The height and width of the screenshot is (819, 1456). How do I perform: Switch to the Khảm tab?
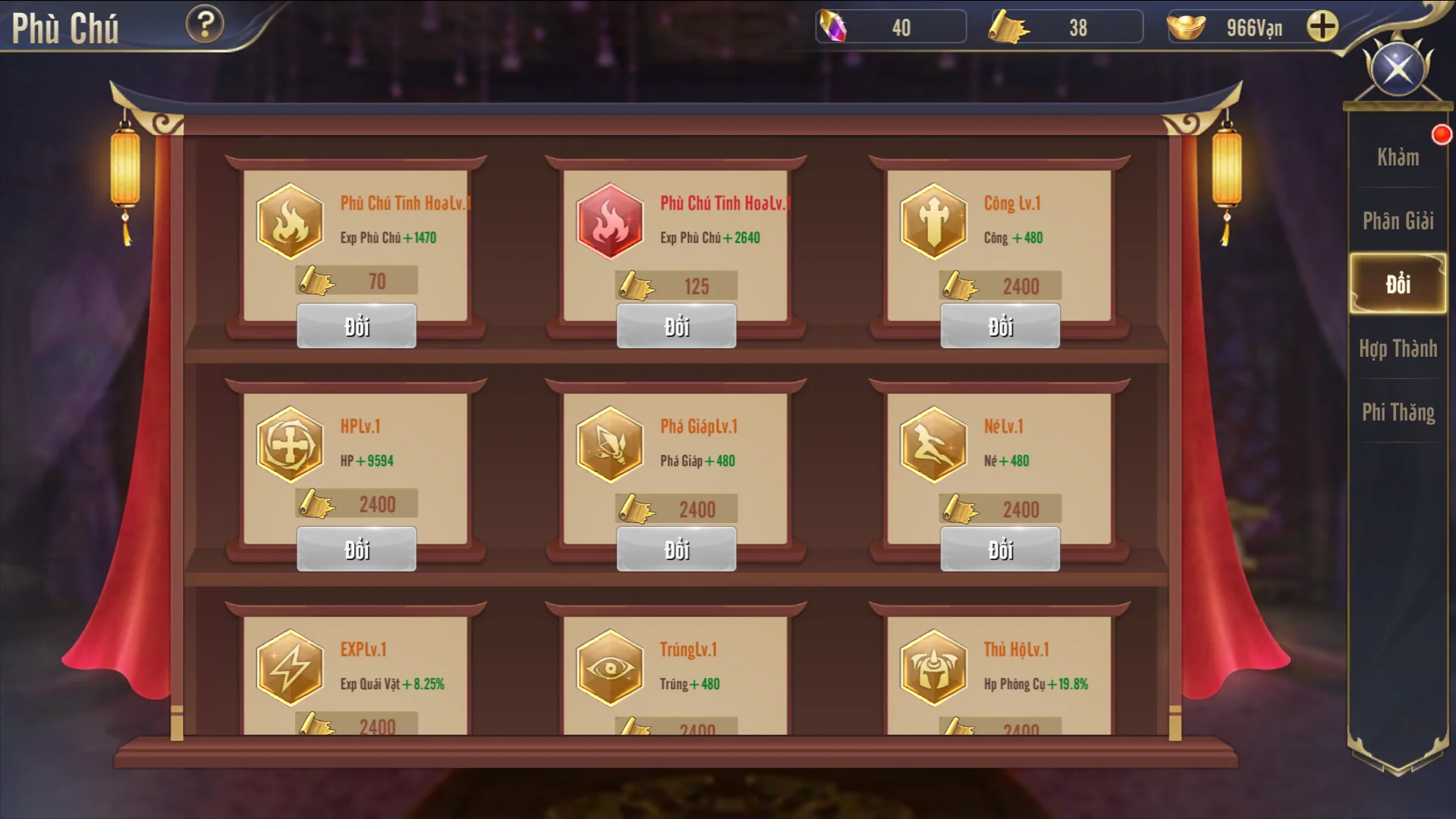coord(1398,157)
